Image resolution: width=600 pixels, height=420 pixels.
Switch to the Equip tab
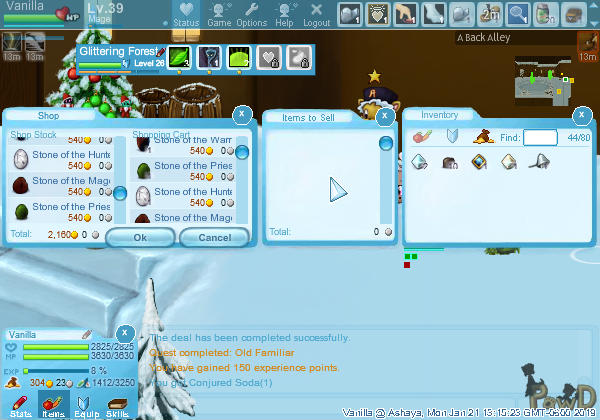[84, 404]
